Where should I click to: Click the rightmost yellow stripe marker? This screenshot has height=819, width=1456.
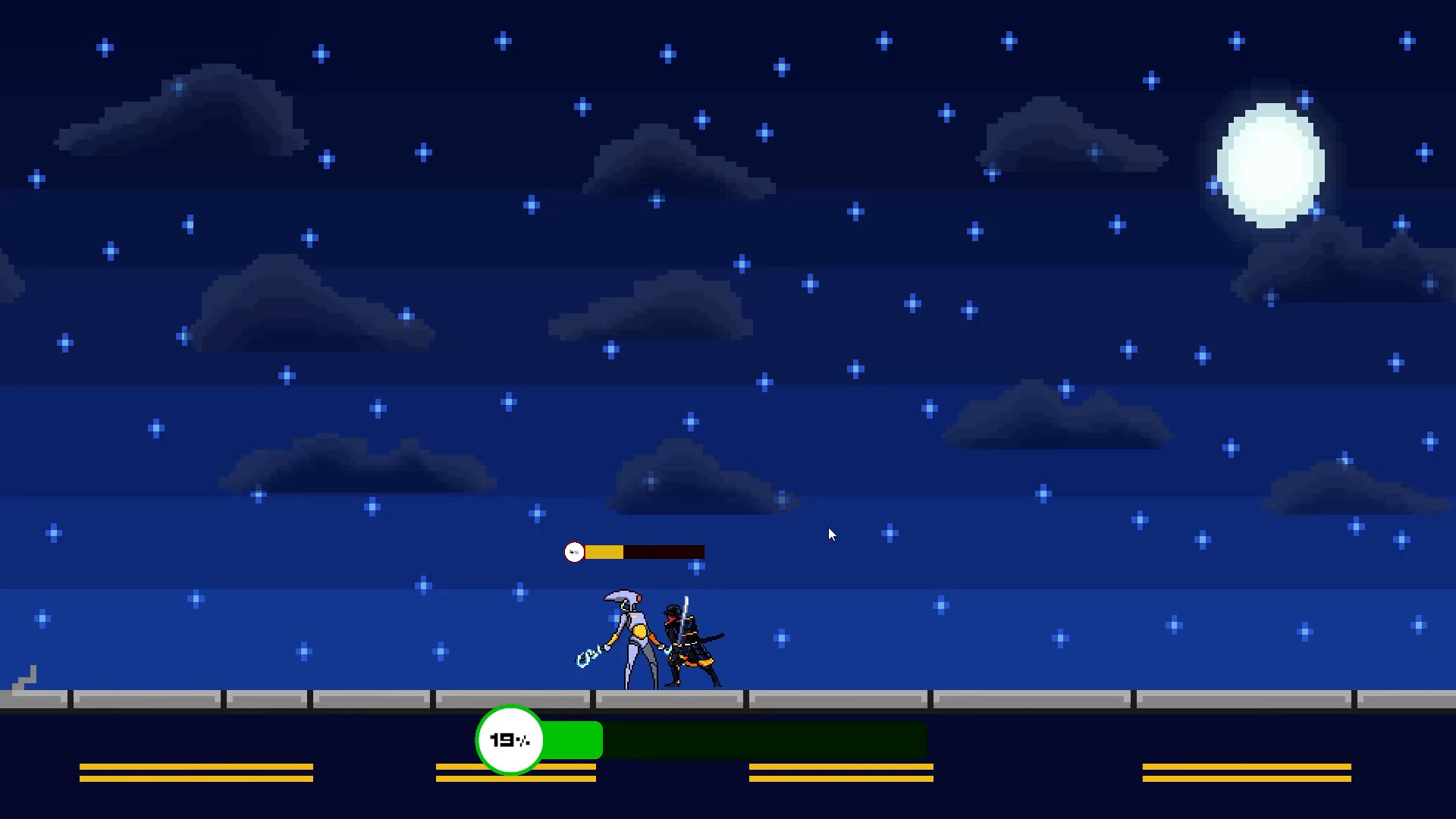pyautogui.click(x=1246, y=772)
